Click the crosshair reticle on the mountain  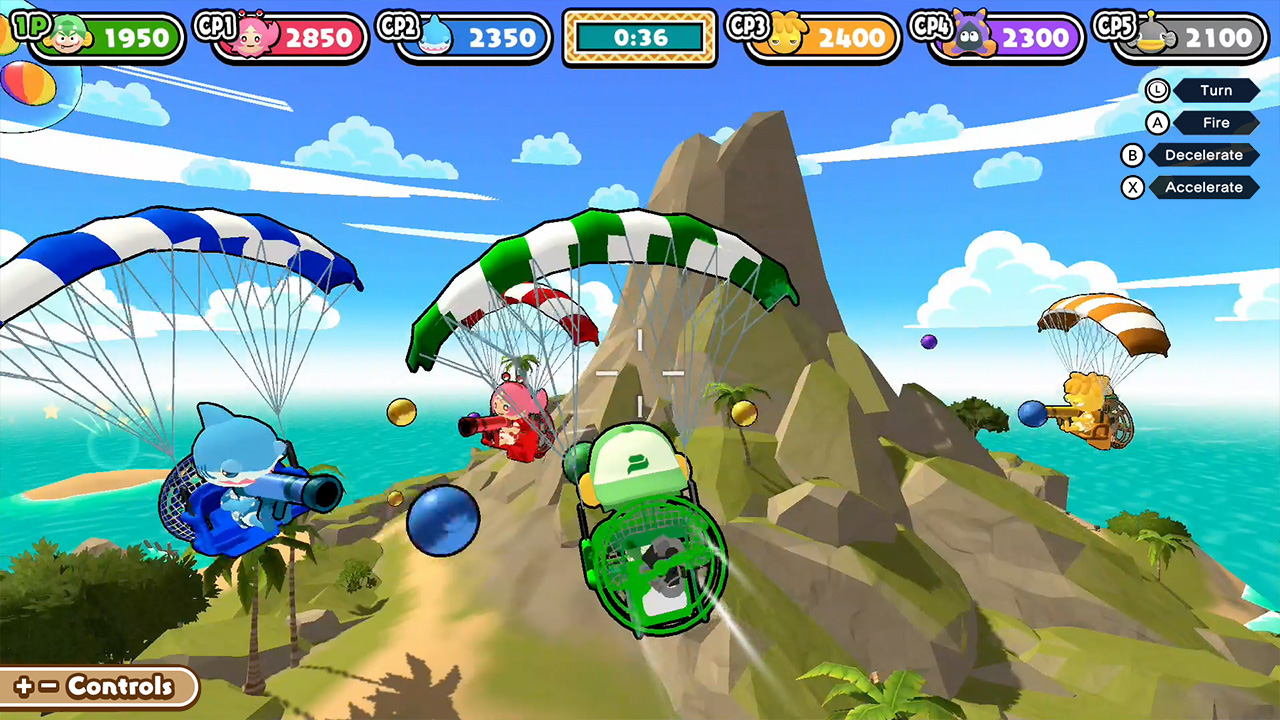tap(639, 375)
